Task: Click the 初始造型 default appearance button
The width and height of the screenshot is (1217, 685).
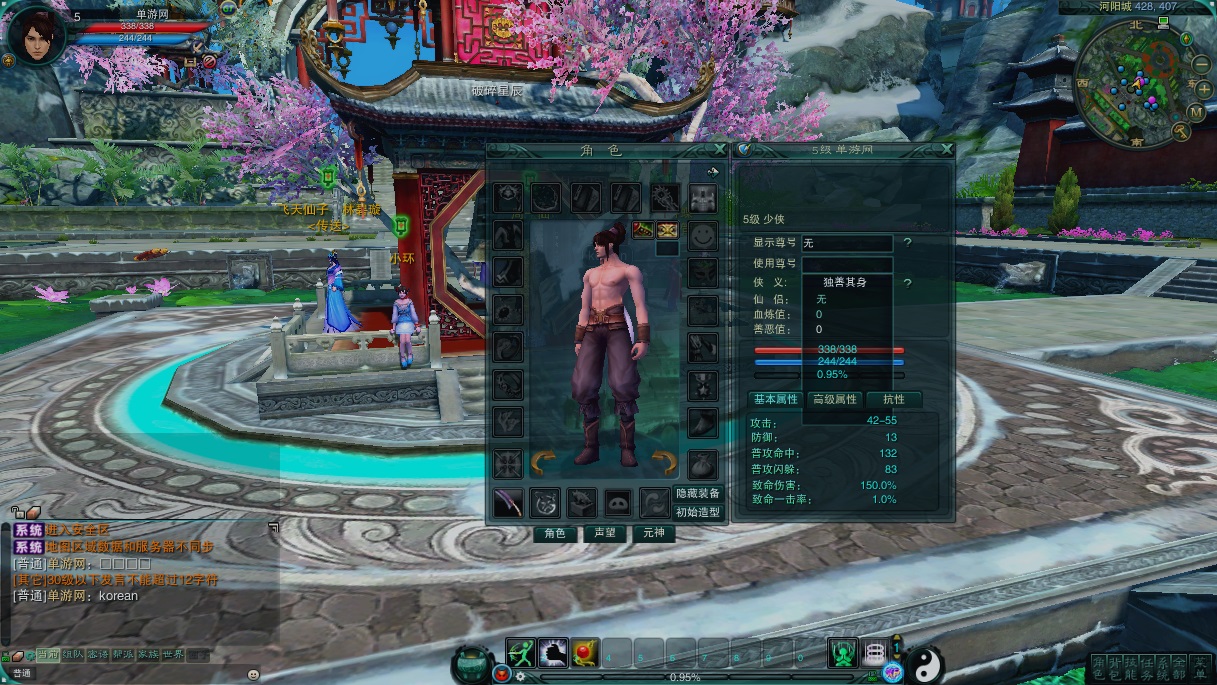Action: coord(698,512)
